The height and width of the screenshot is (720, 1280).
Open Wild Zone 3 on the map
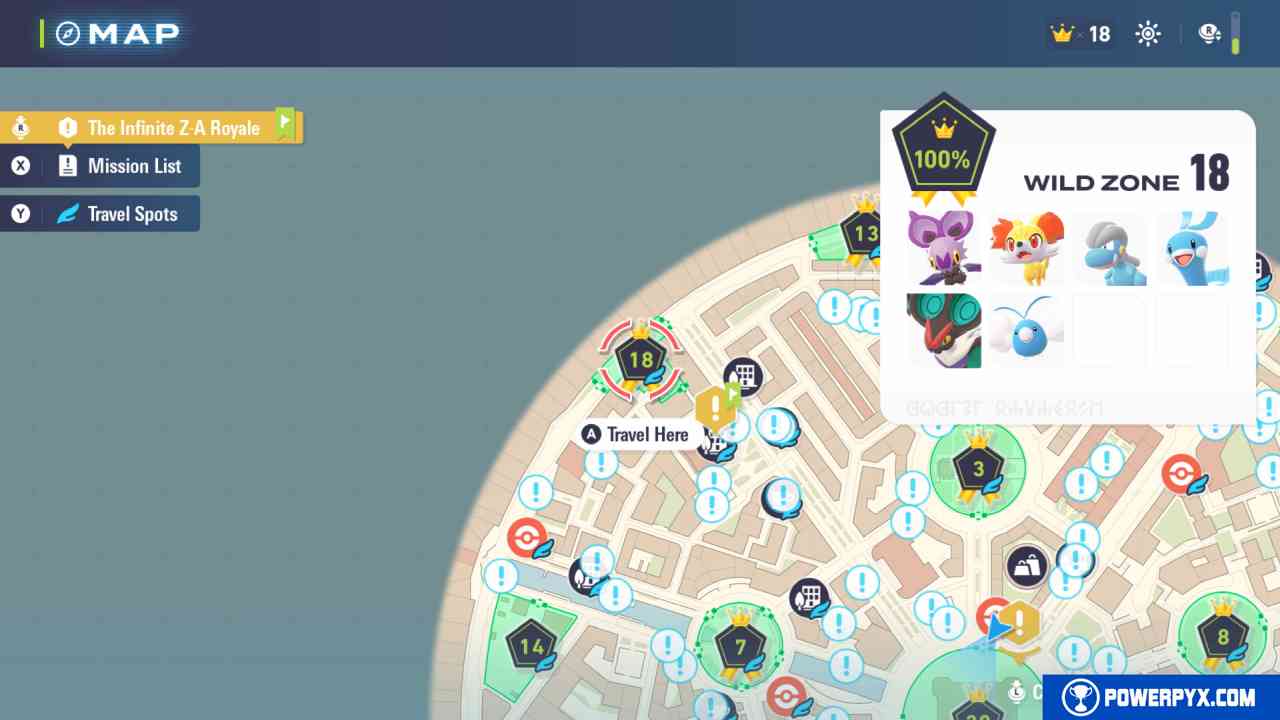click(x=977, y=467)
